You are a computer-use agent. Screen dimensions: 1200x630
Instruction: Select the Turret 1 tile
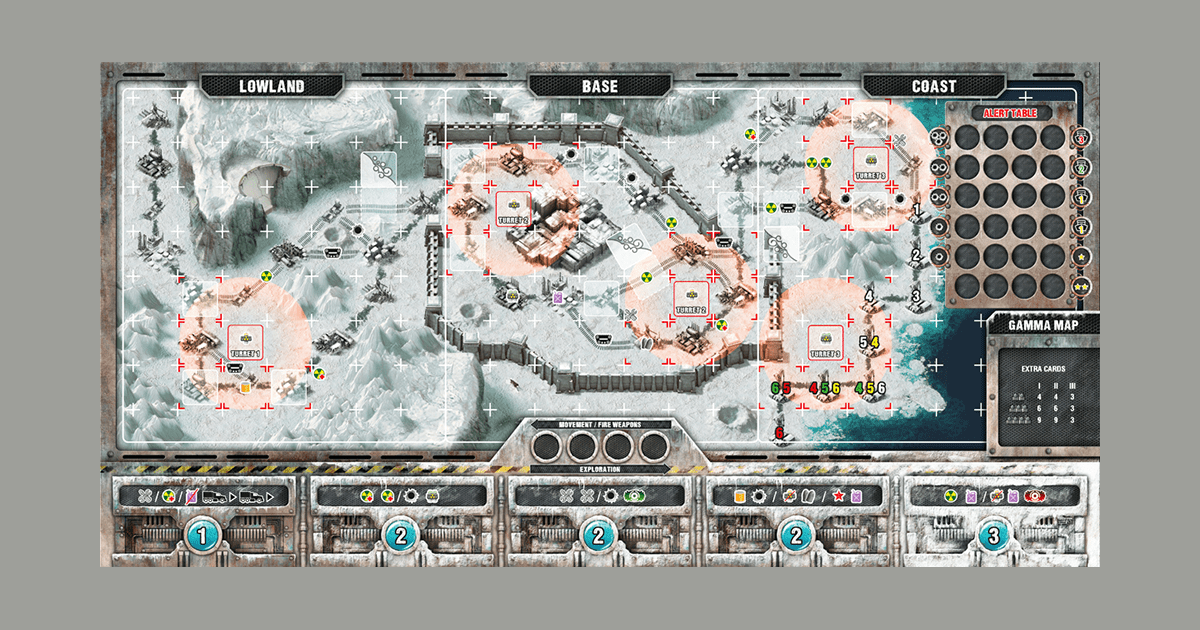(x=244, y=342)
